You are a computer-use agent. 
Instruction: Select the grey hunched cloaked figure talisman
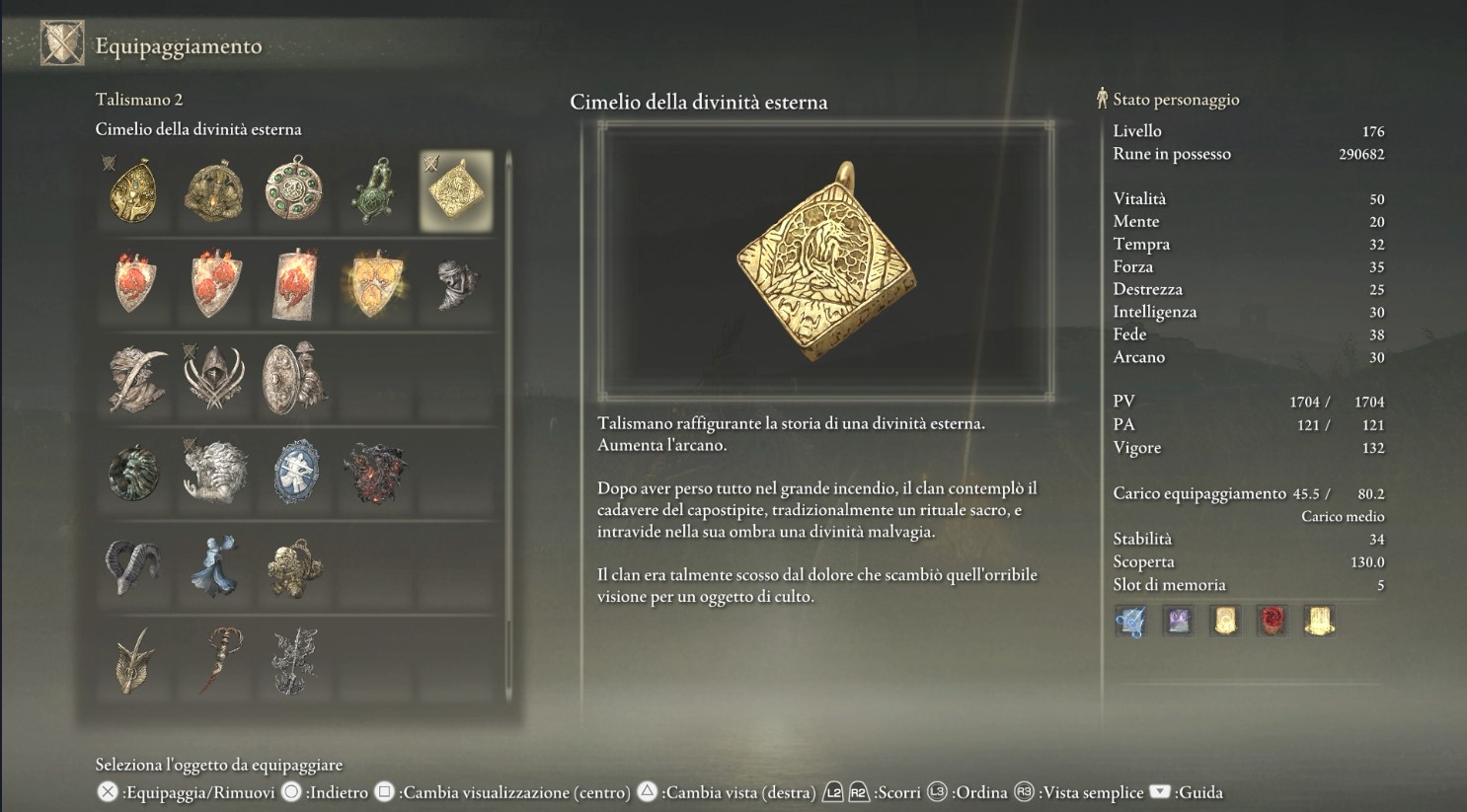(455, 284)
